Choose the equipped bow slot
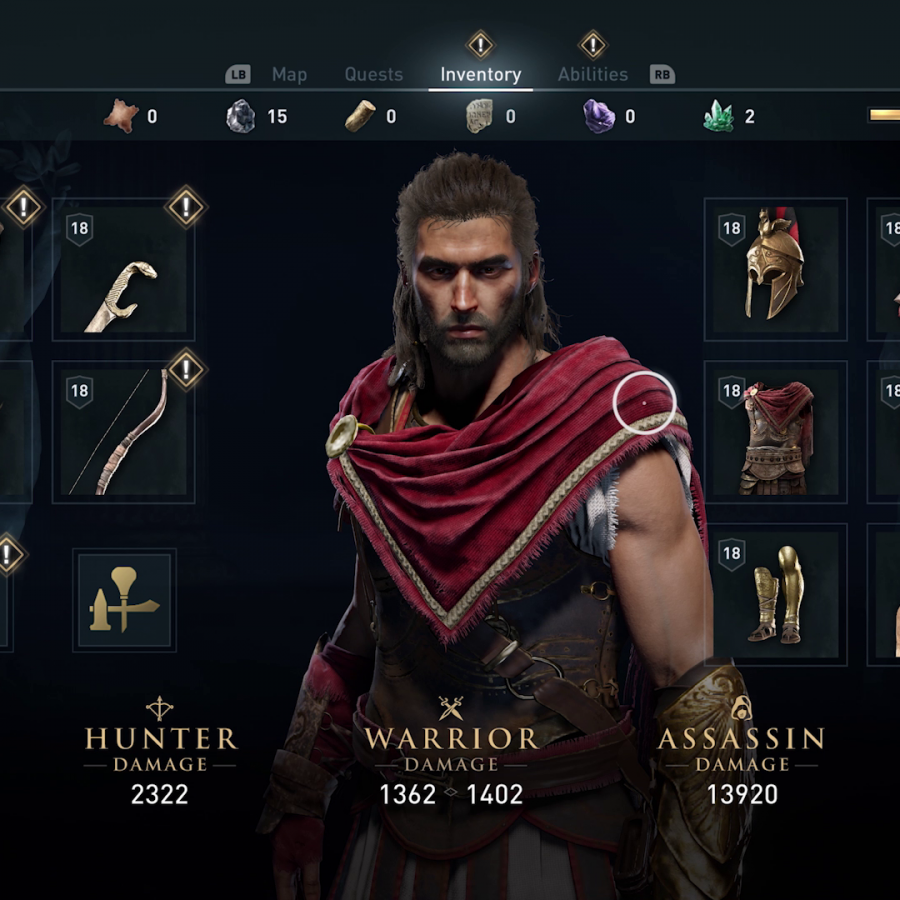The image size is (900, 900). (123, 432)
